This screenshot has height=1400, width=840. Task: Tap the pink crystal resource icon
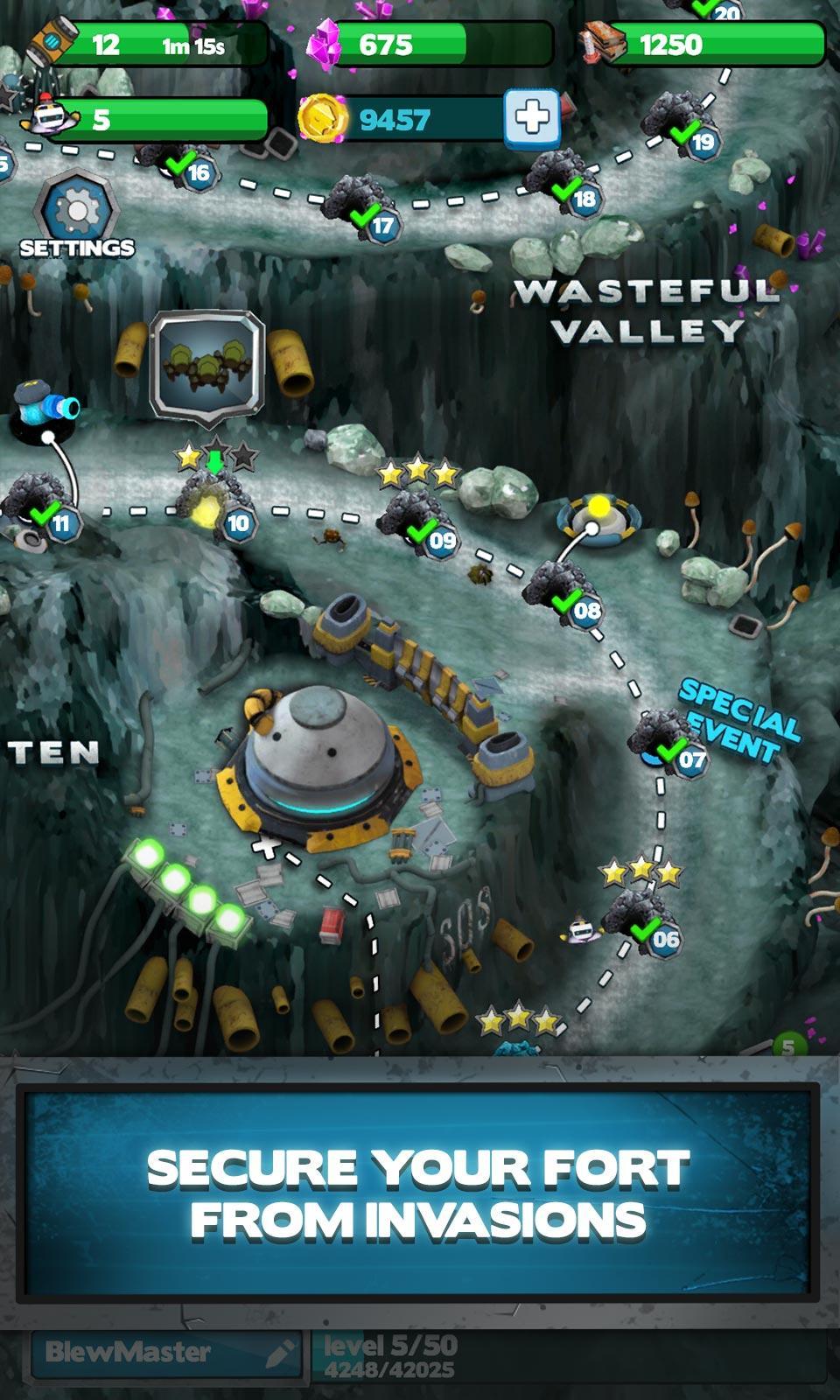point(325,44)
